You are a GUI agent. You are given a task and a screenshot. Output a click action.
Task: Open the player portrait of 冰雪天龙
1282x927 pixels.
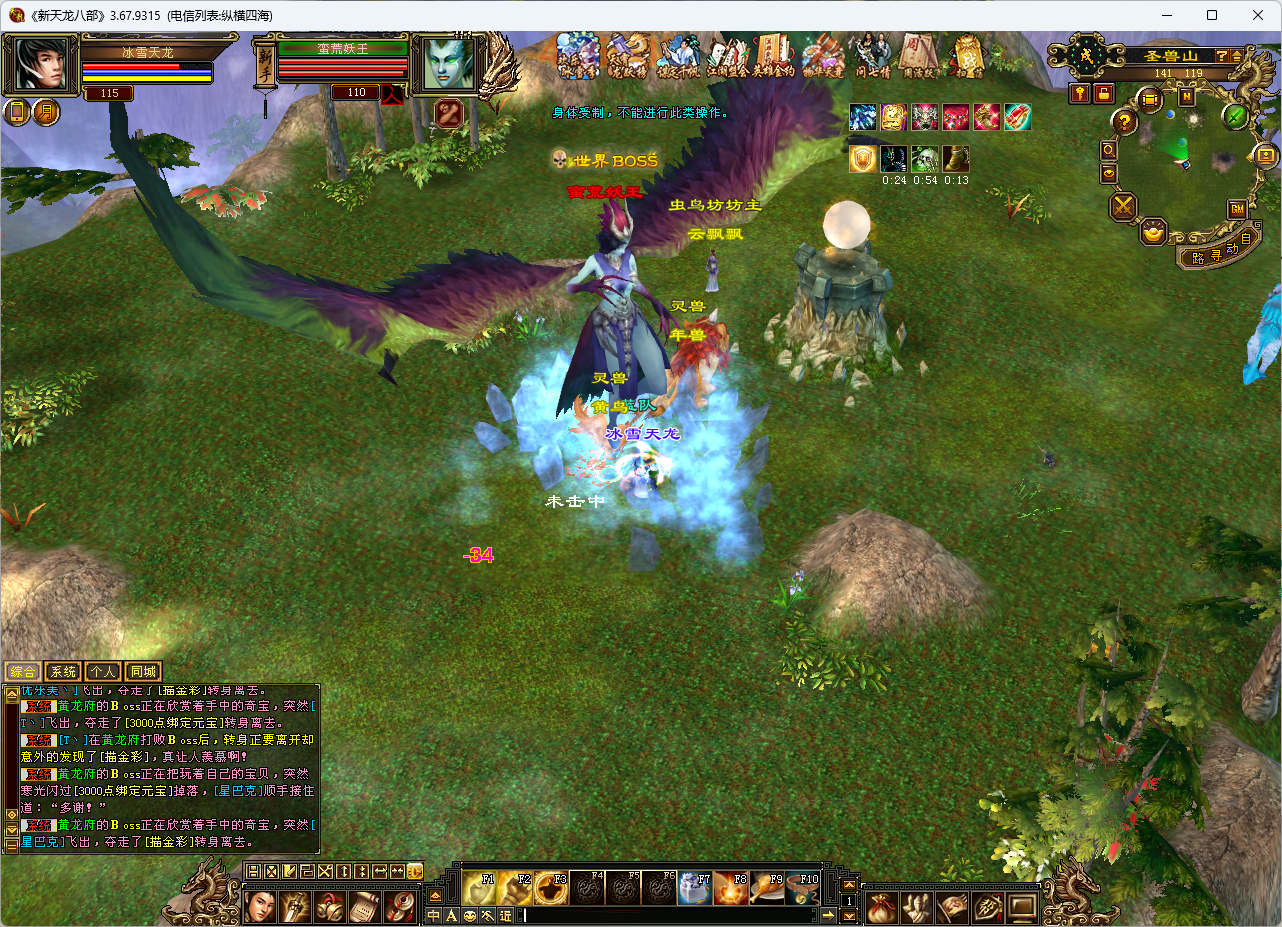(40, 63)
